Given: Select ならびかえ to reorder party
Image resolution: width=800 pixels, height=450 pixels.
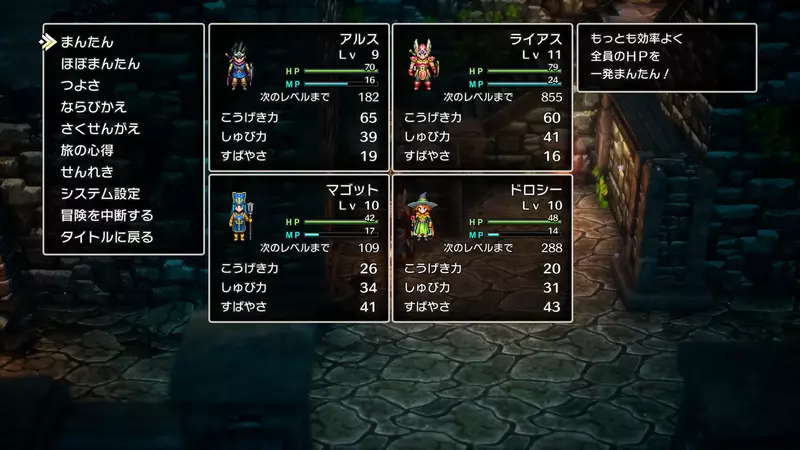Looking at the screenshot, I should [x=93, y=107].
